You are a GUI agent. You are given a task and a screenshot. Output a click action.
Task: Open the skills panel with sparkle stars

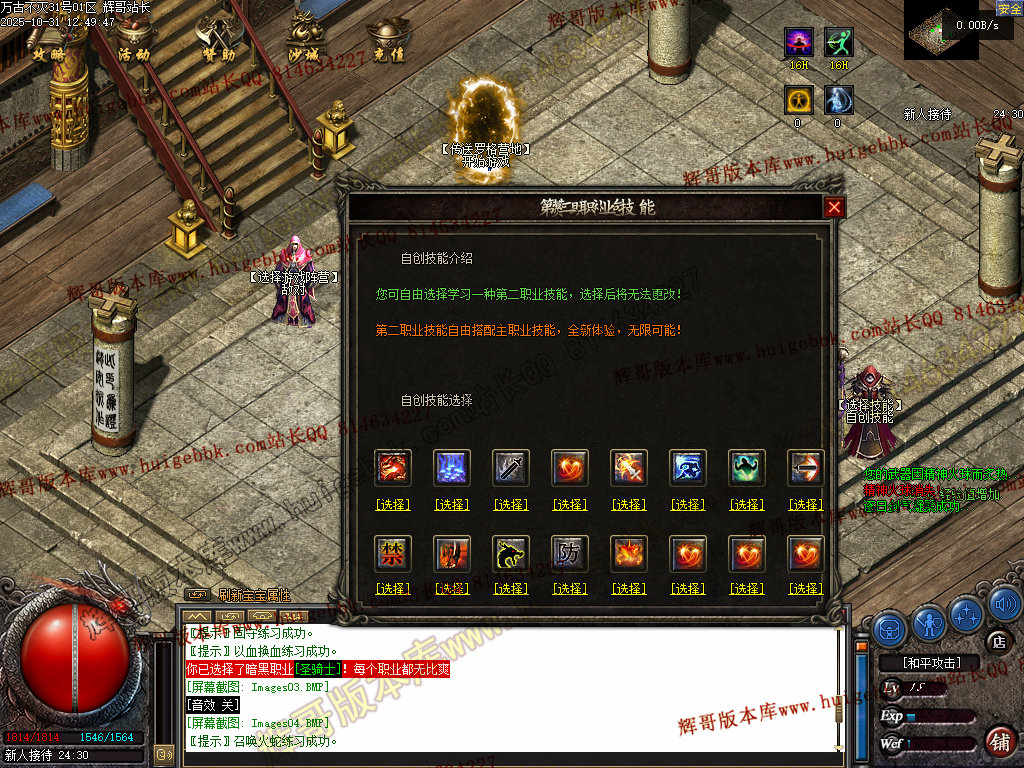pos(966,614)
